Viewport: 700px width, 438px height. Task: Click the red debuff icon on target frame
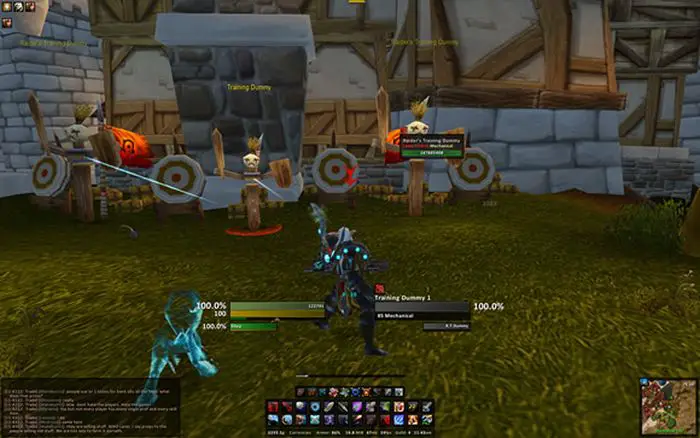pos(377,288)
